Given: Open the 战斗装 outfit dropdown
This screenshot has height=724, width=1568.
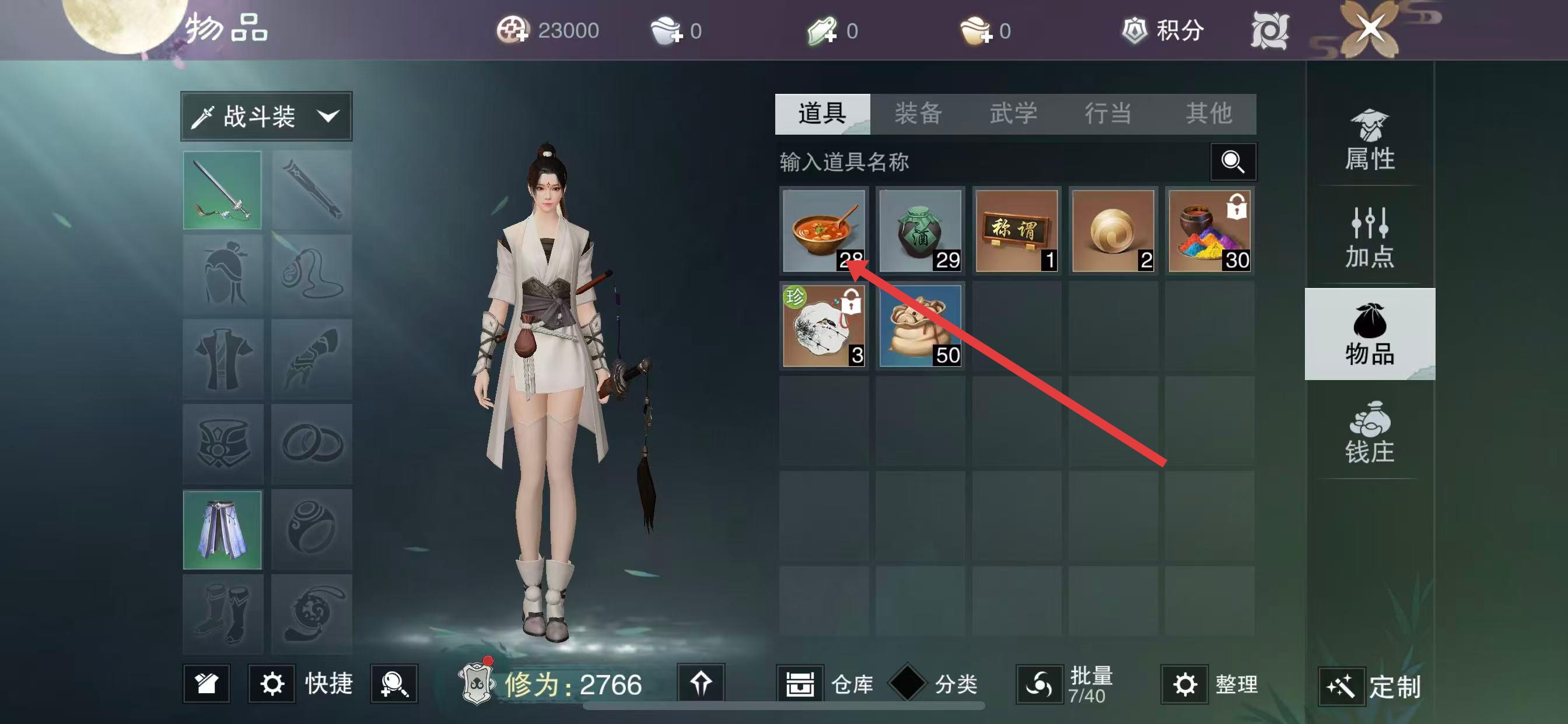Looking at the screenshot, I should tap(267, 116).
